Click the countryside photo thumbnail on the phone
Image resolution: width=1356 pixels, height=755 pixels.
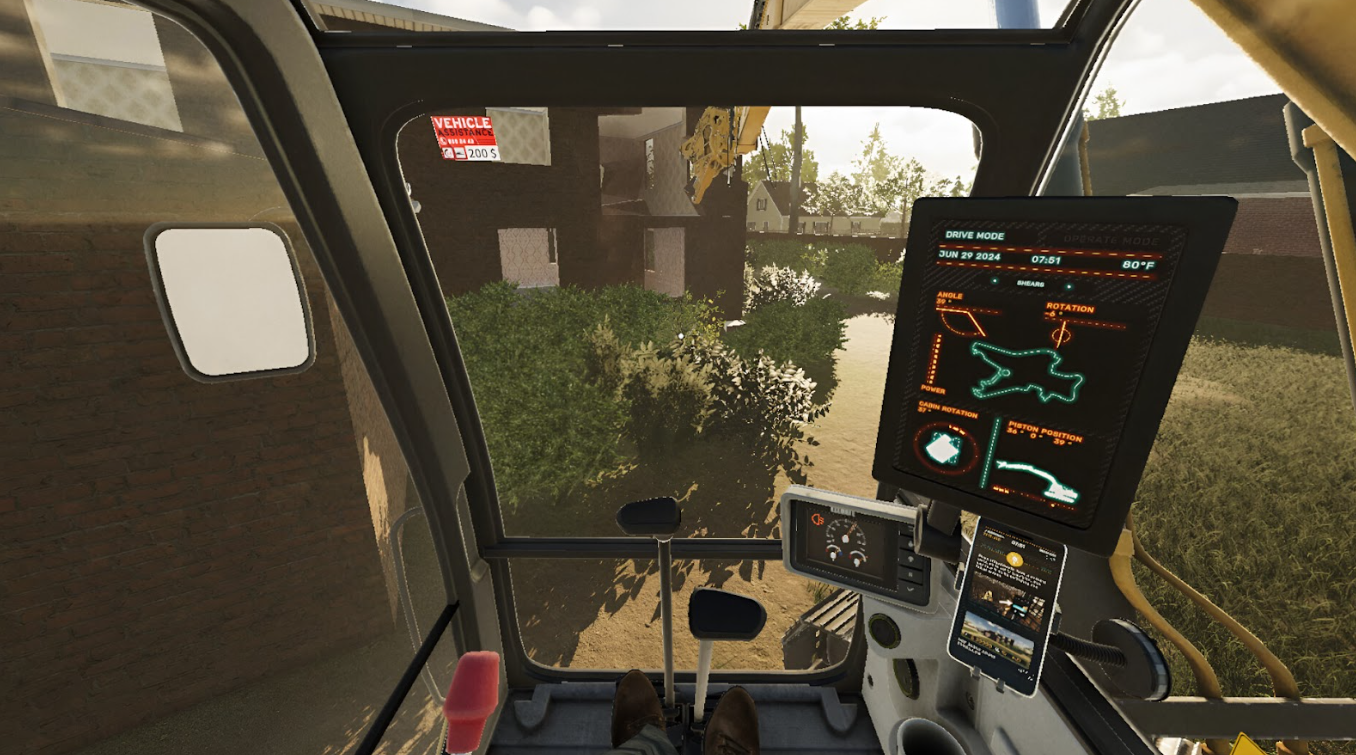pos(1000,637)
